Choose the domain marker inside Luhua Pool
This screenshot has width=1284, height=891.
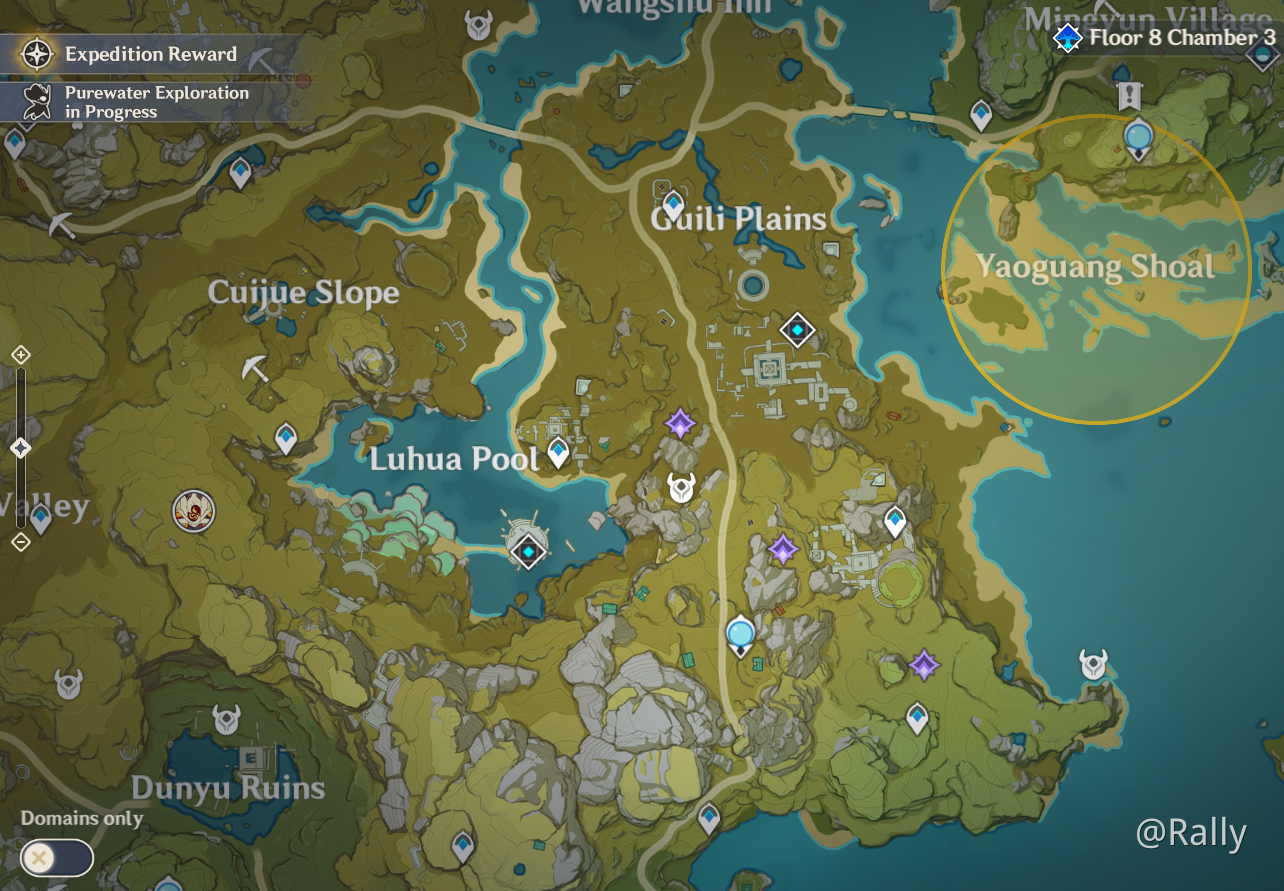[x=527, y=551]
